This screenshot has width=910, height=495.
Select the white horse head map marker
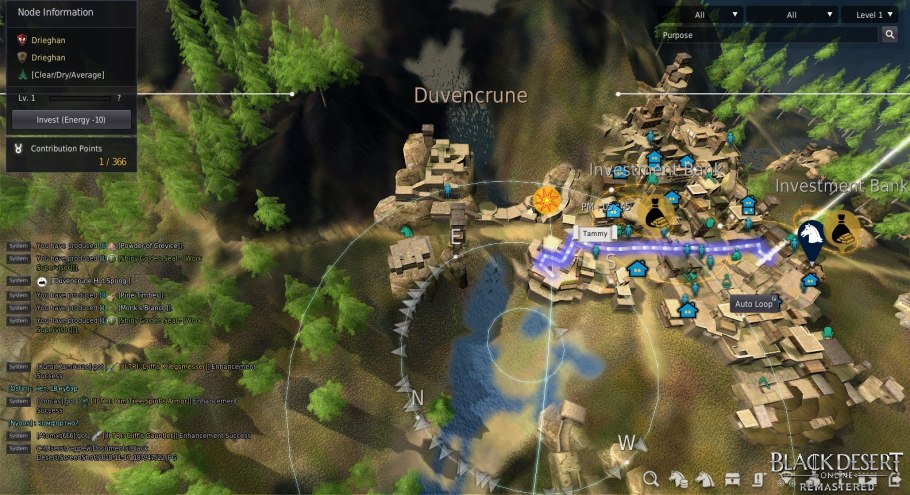[811, 236]
